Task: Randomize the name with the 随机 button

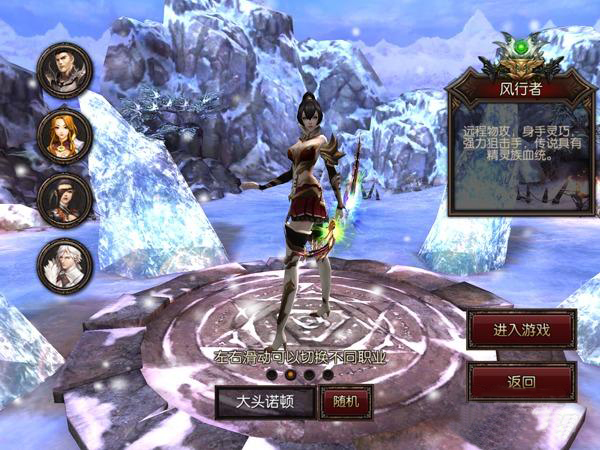Action: tap(345, 402)
